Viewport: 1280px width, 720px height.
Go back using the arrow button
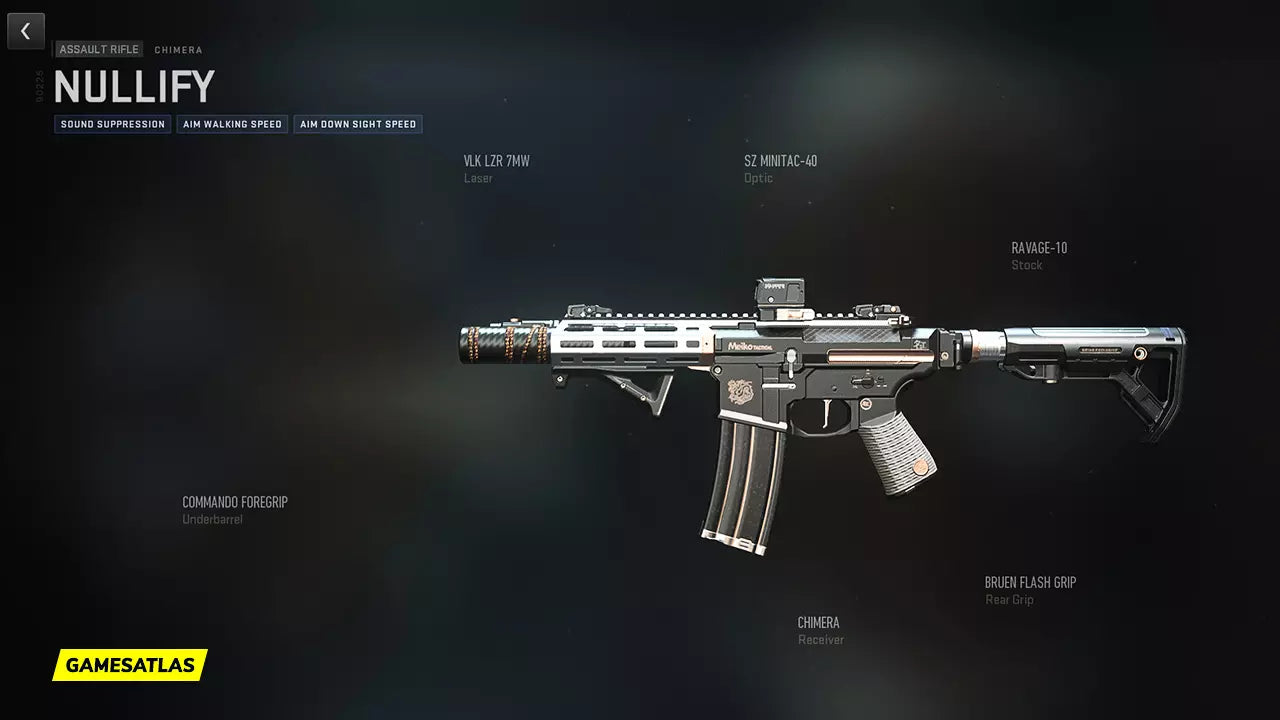(x=26, y=31)
